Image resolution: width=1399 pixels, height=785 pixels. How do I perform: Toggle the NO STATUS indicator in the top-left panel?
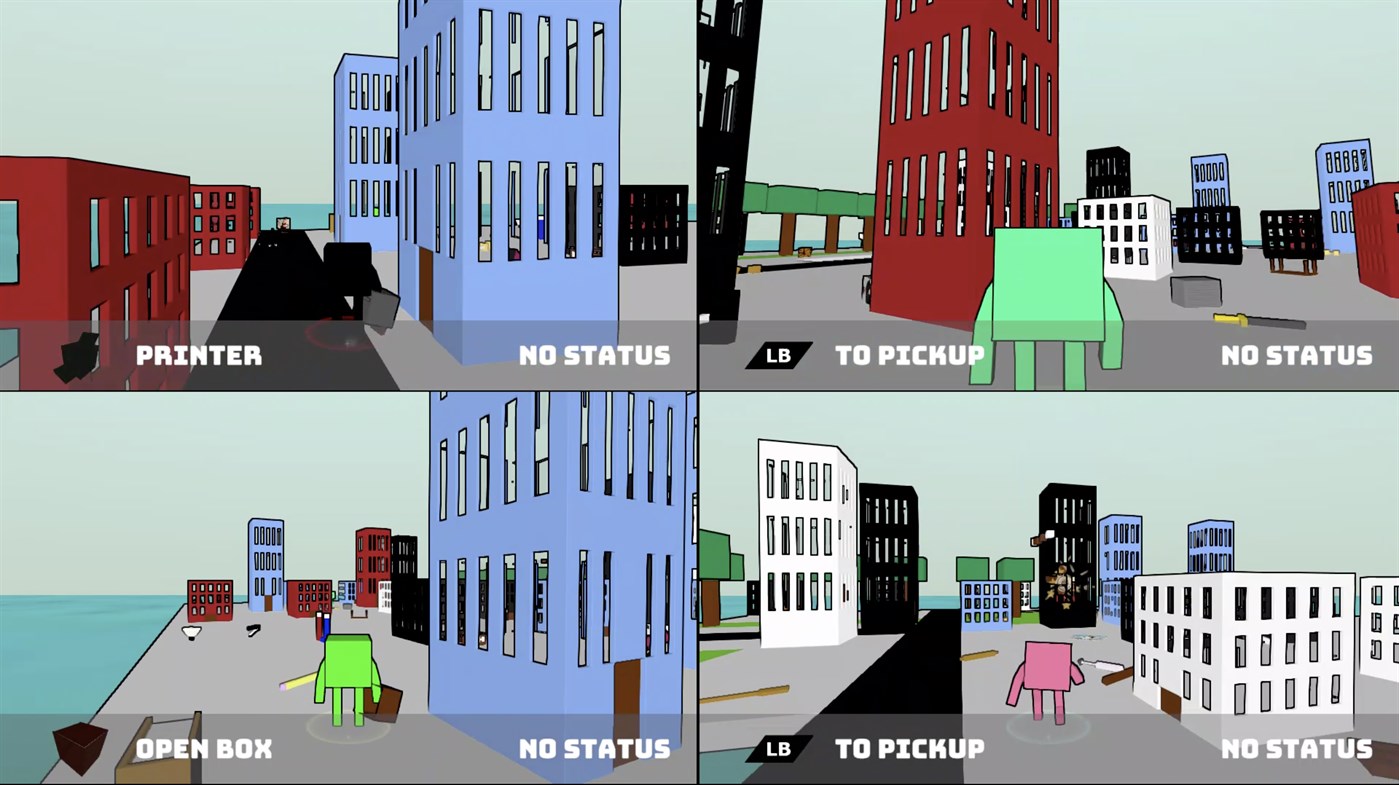click(596, 354)
